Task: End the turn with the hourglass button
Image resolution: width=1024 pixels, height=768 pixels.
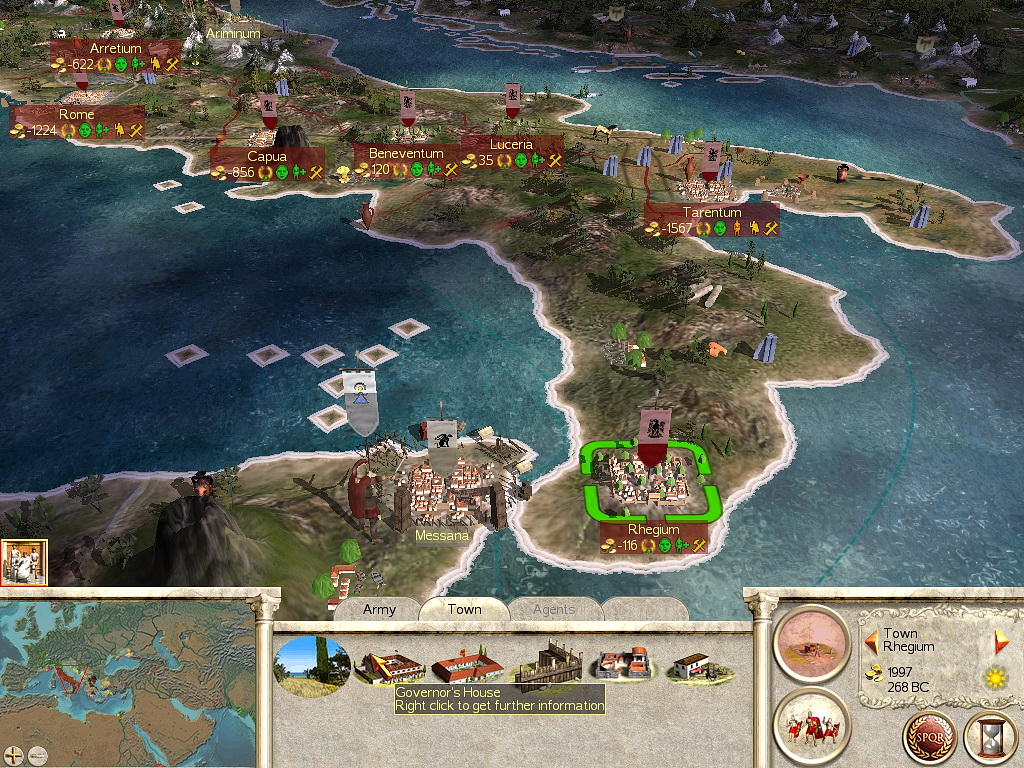Action: point(990,739)
